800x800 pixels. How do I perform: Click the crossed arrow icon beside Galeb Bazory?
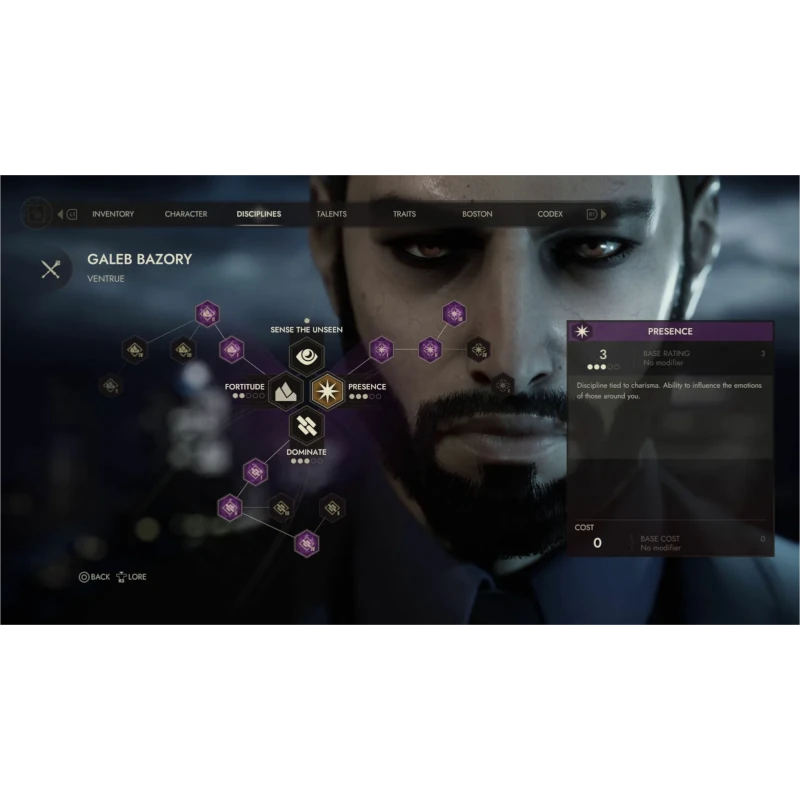point(51,268)
